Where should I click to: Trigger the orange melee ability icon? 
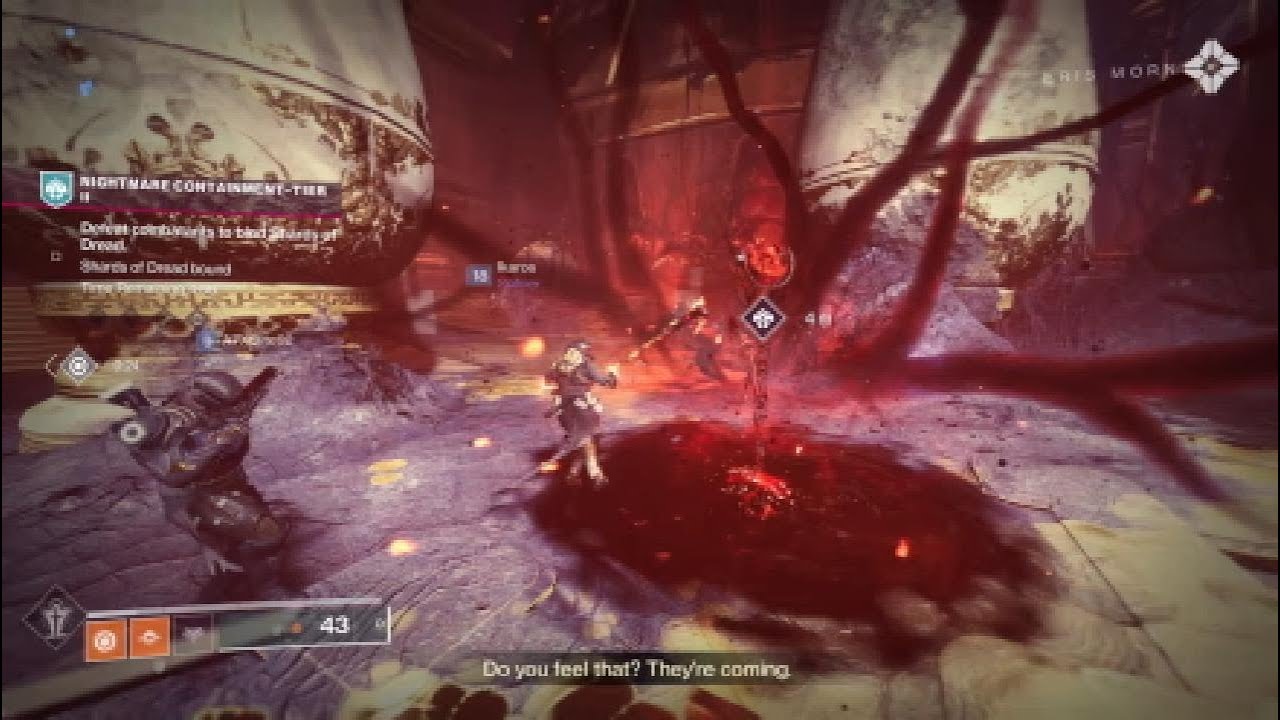(x=150, y=638)
